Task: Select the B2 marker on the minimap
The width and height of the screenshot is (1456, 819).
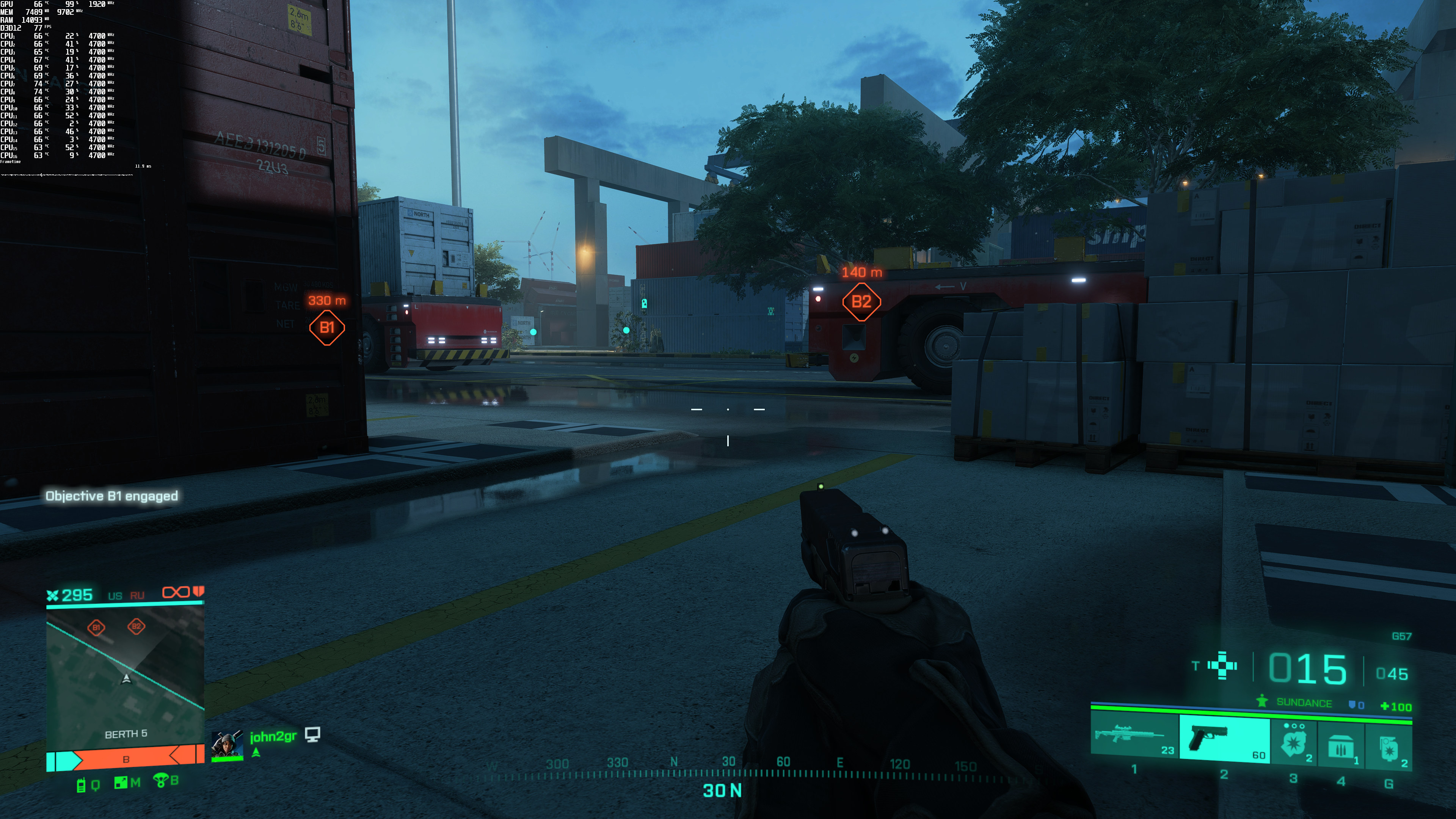Action: [x=136, y=626]
